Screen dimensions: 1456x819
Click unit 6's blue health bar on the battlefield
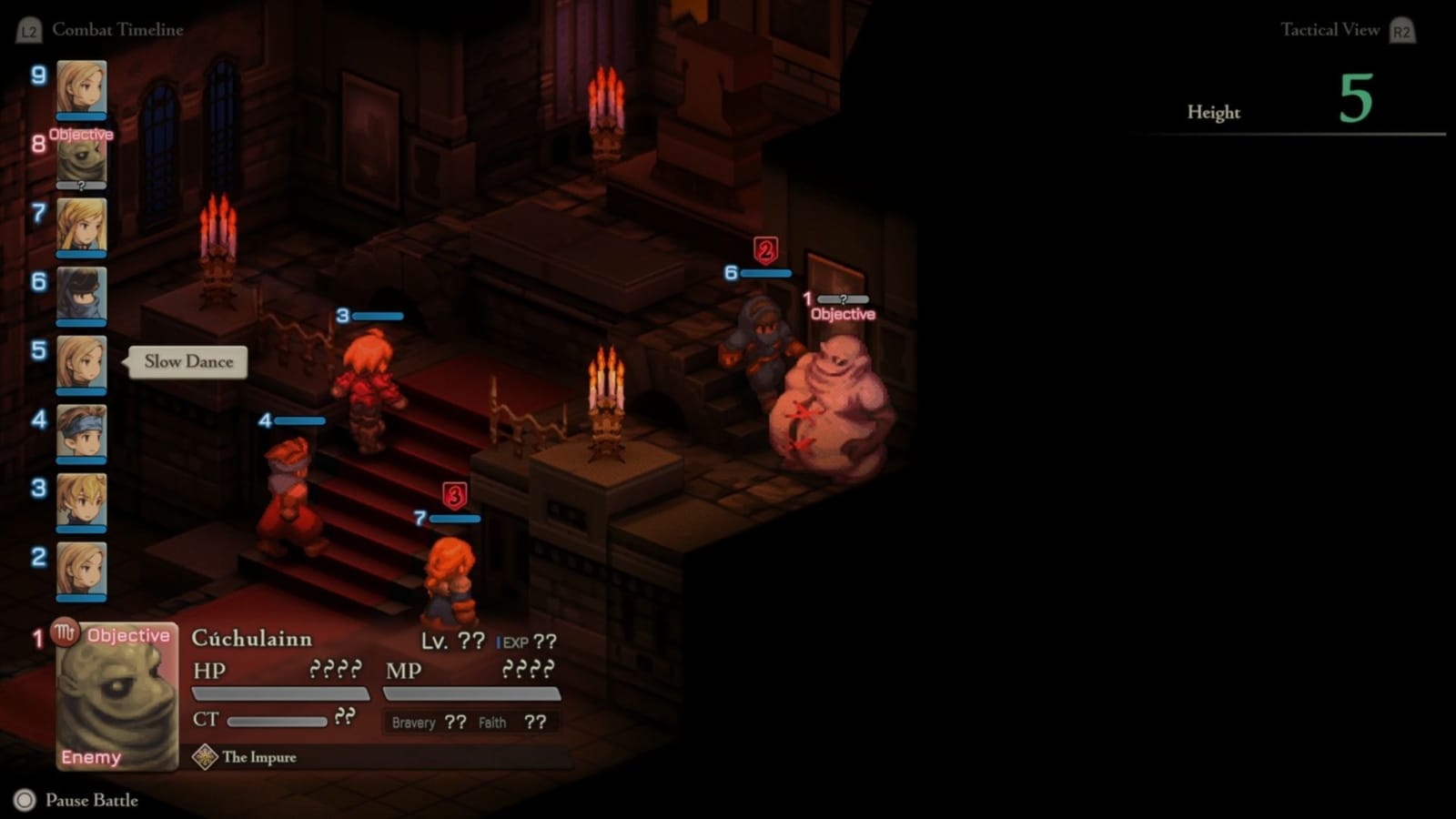(x=767, y=271)
